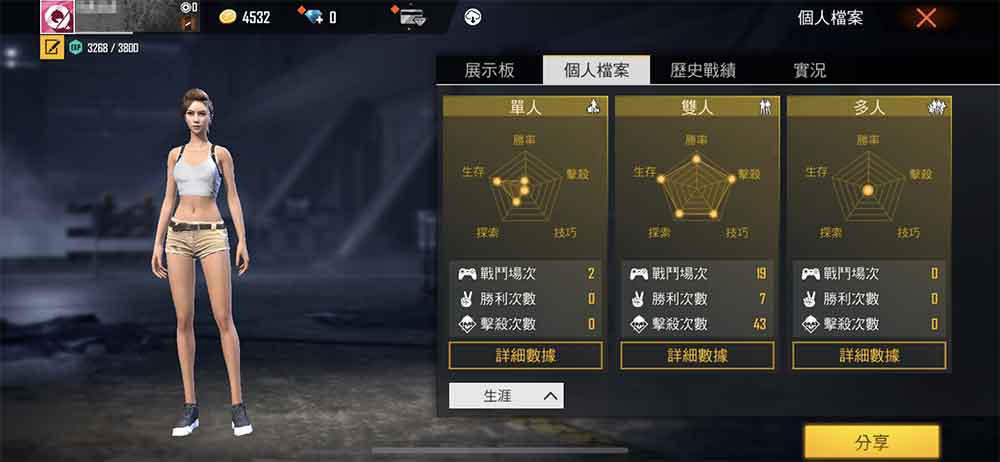This screenshot has width=1000, height=462.
Task: View 詳細數據 for 雙人 mode
Action: click(x=697, y=355)
